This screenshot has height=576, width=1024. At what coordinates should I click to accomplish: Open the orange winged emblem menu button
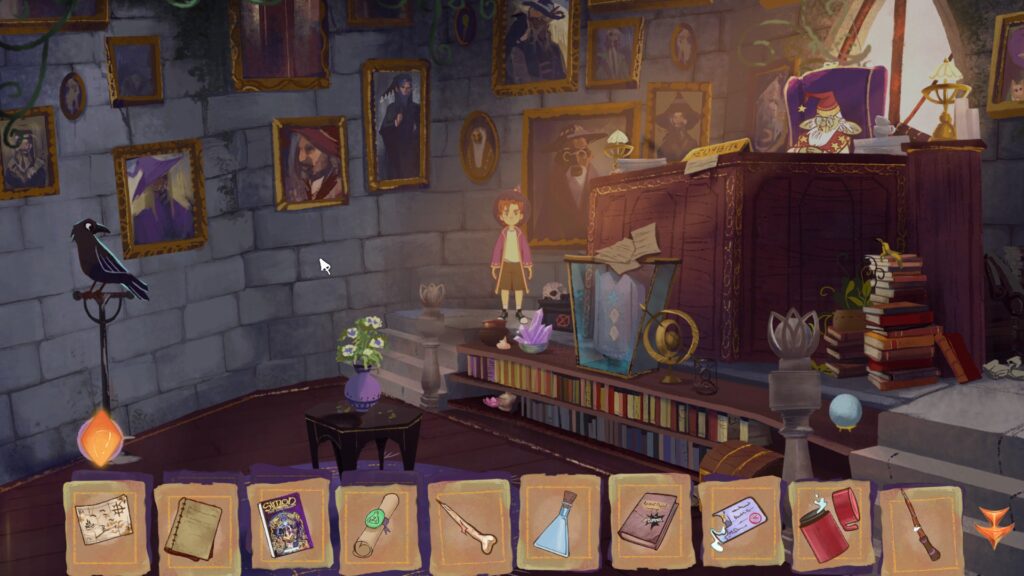pos(995,523)
